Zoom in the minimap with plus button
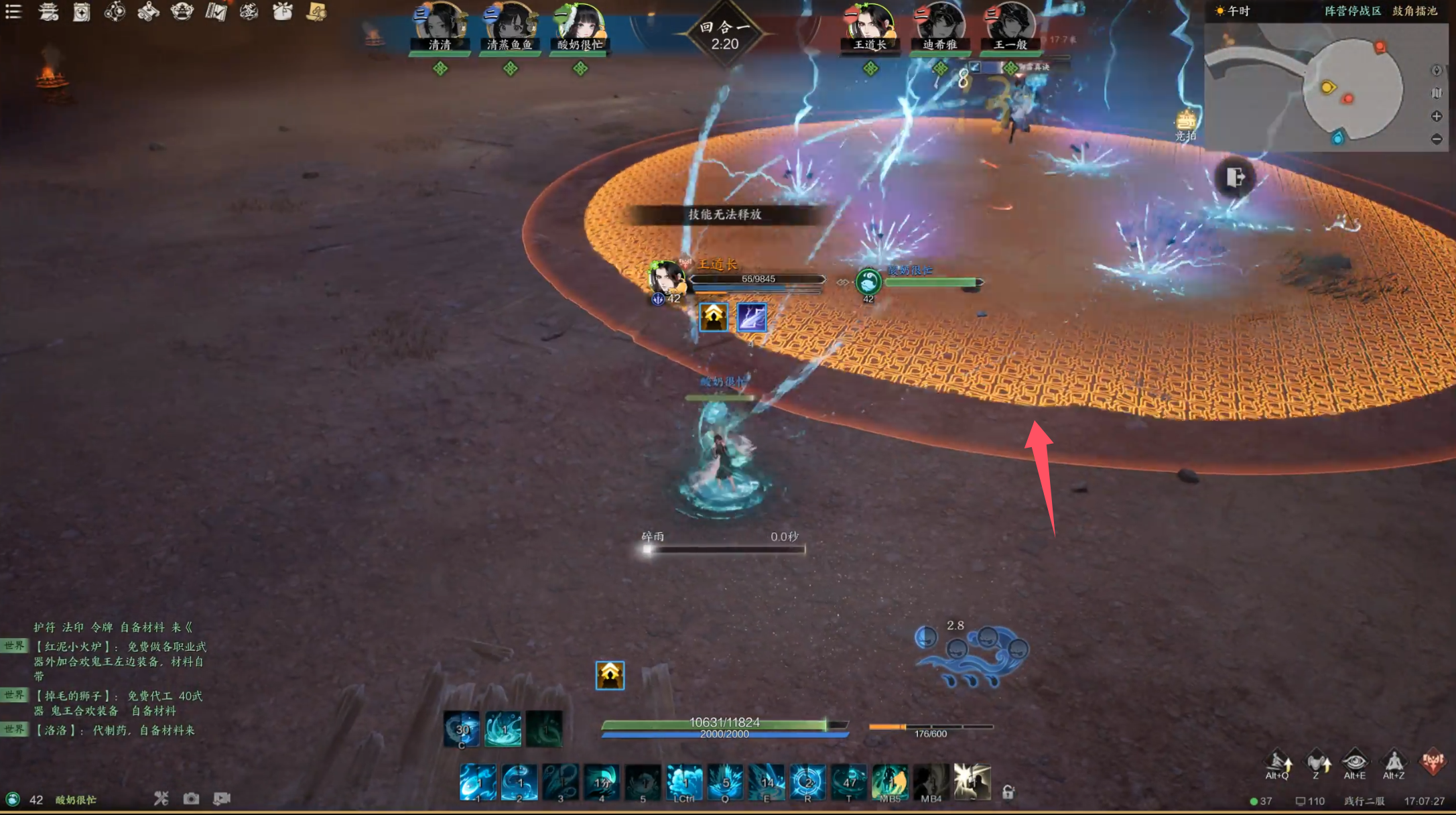1456x815 pixels. click(x=1437, y=116)
